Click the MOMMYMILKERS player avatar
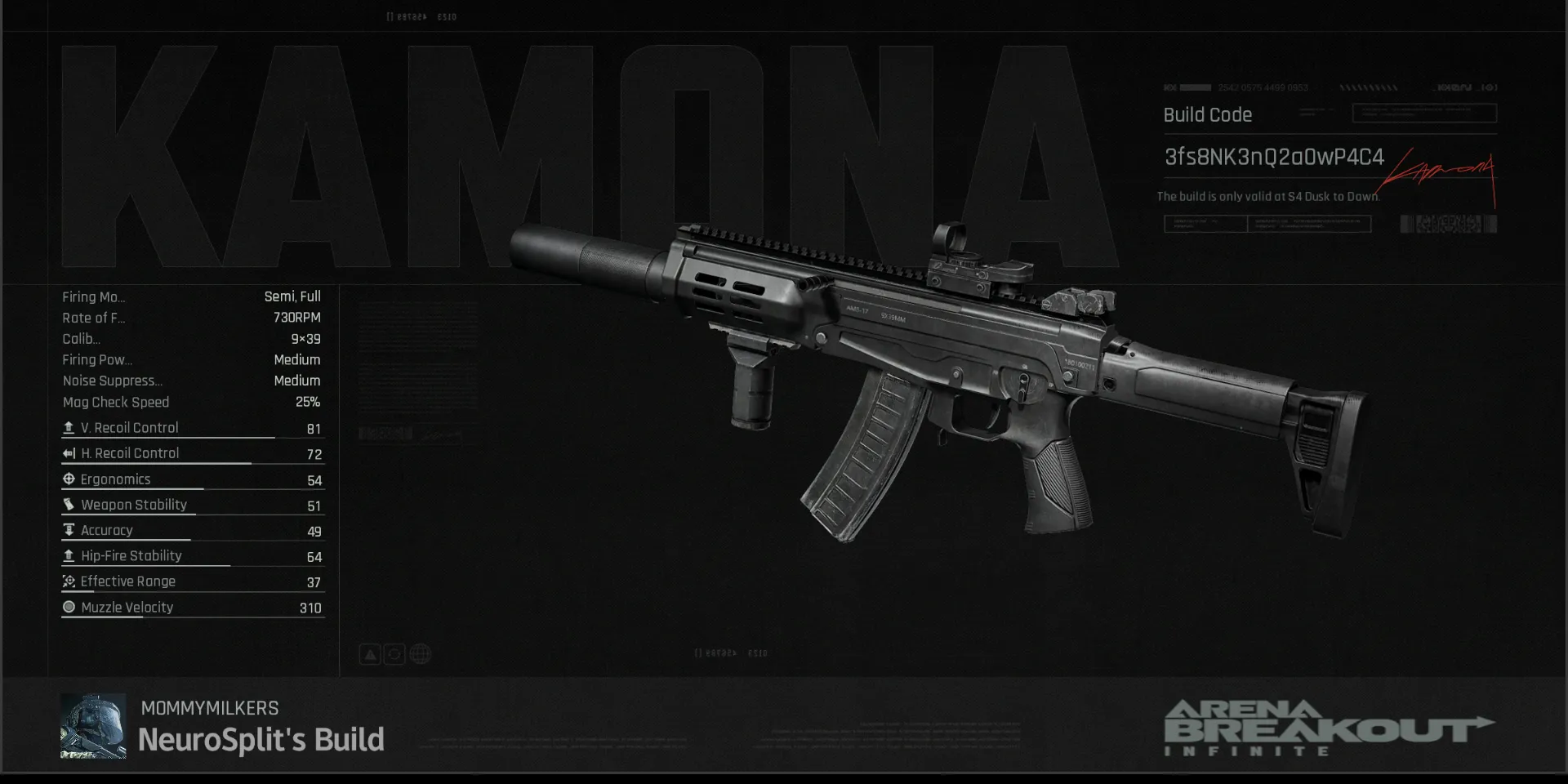This screenshot has height=784, width=1568. click(x=93, y=726)
